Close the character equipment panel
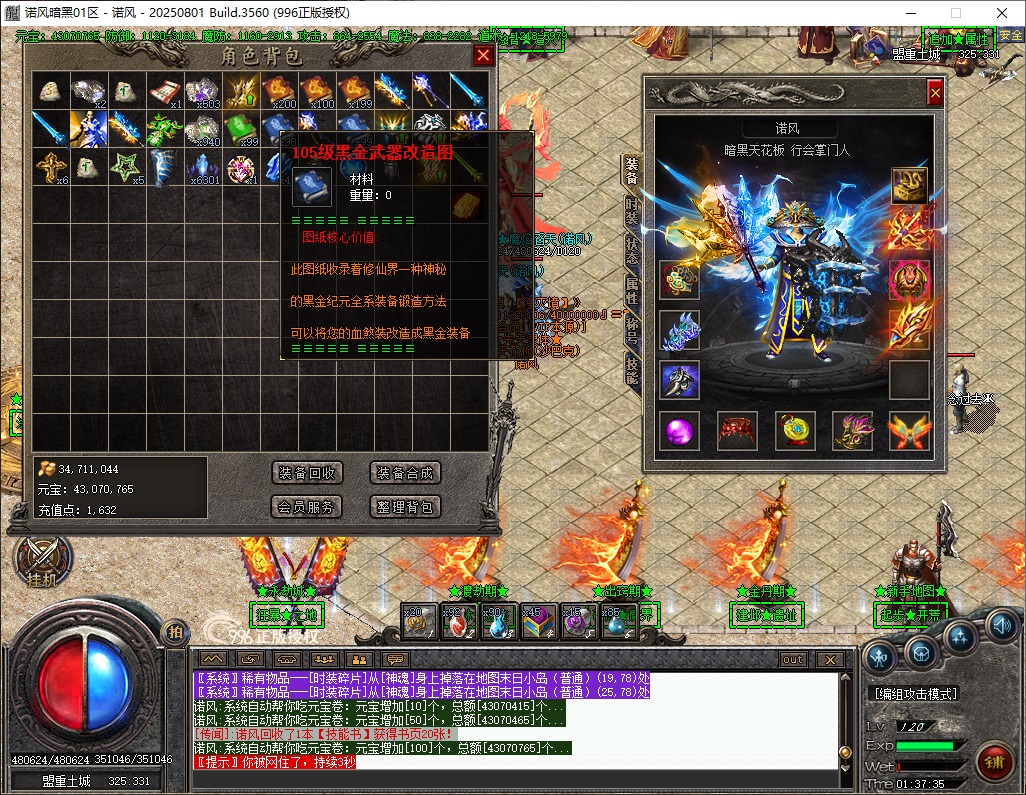This screenshot has height=795, width=1026. tap(935, 93)
